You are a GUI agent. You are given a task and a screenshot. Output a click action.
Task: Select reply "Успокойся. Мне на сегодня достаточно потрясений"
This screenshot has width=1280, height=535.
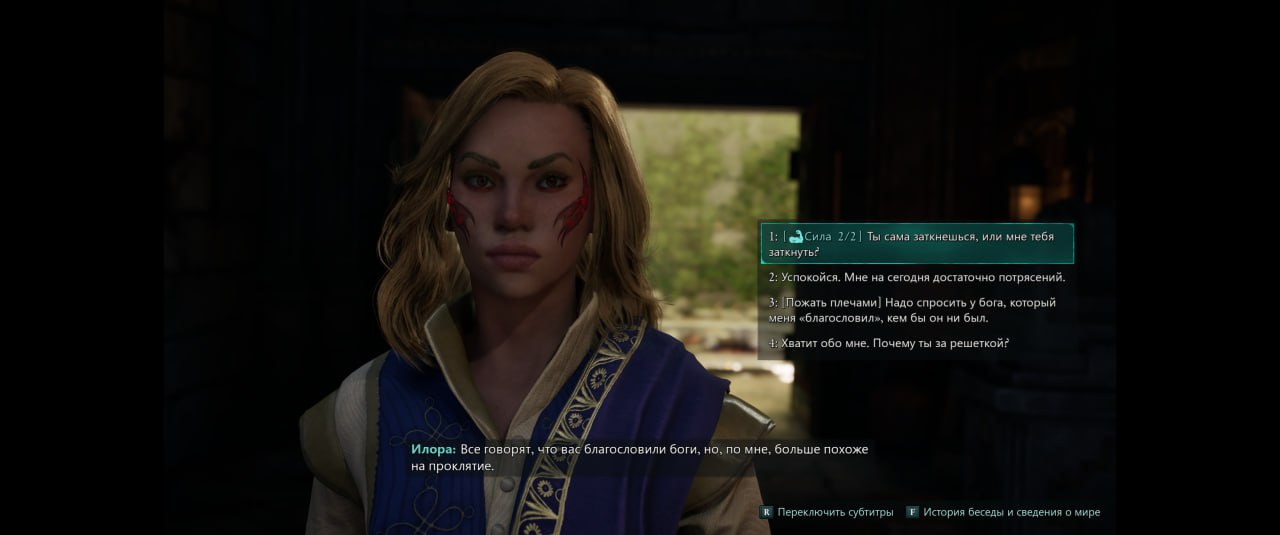click(x=916, y=277)
